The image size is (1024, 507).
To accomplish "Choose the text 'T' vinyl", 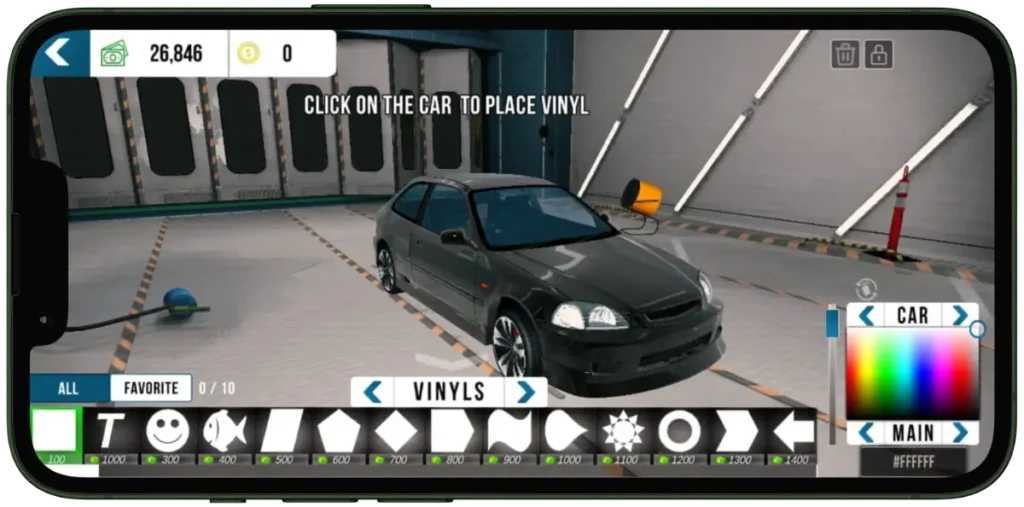I will coord(110,431).
